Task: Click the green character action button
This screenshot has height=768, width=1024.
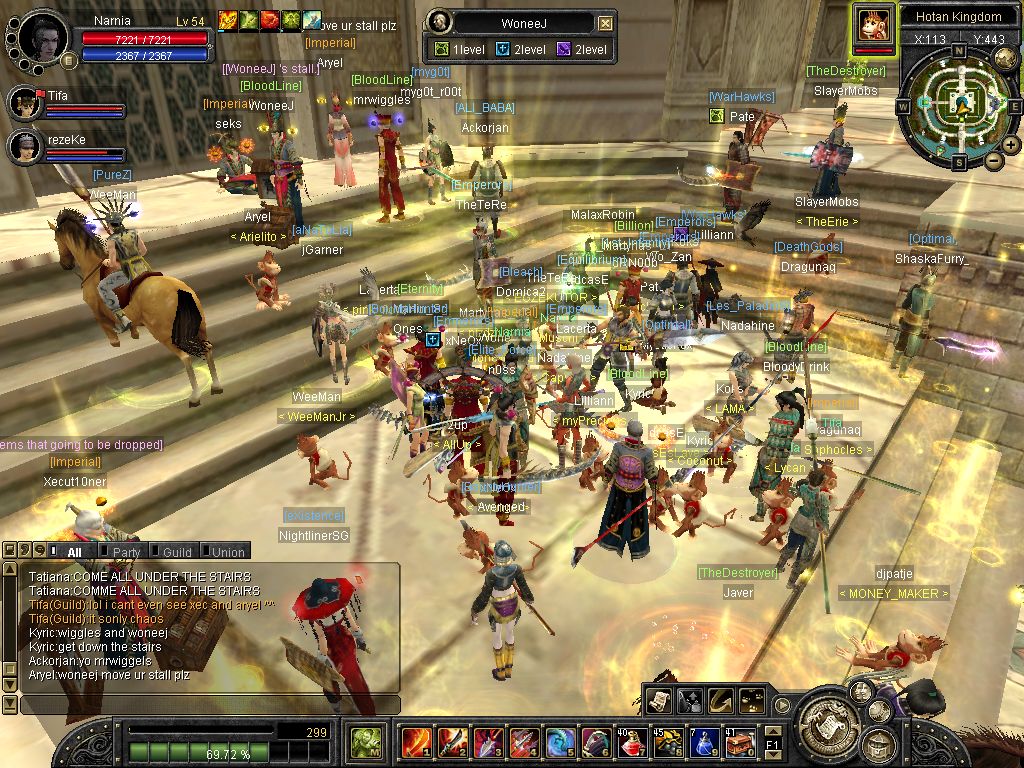Action: click(365, 743)
